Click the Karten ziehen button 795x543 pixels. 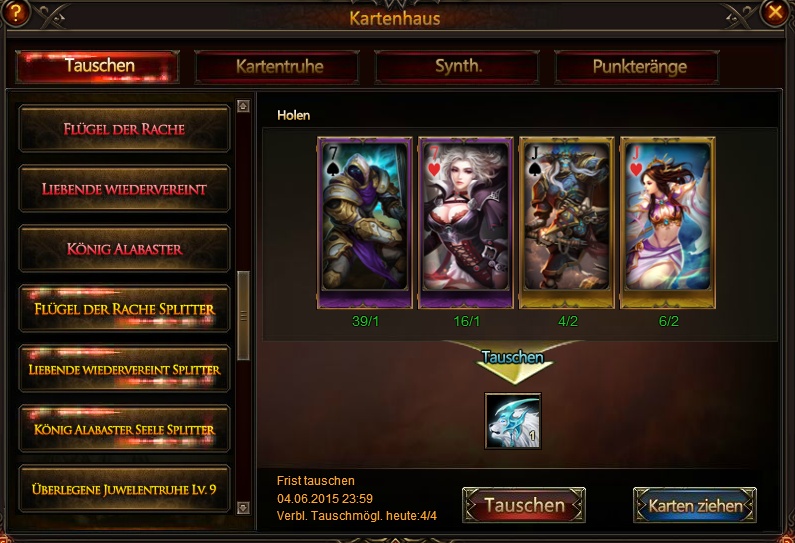click(695, 505)
